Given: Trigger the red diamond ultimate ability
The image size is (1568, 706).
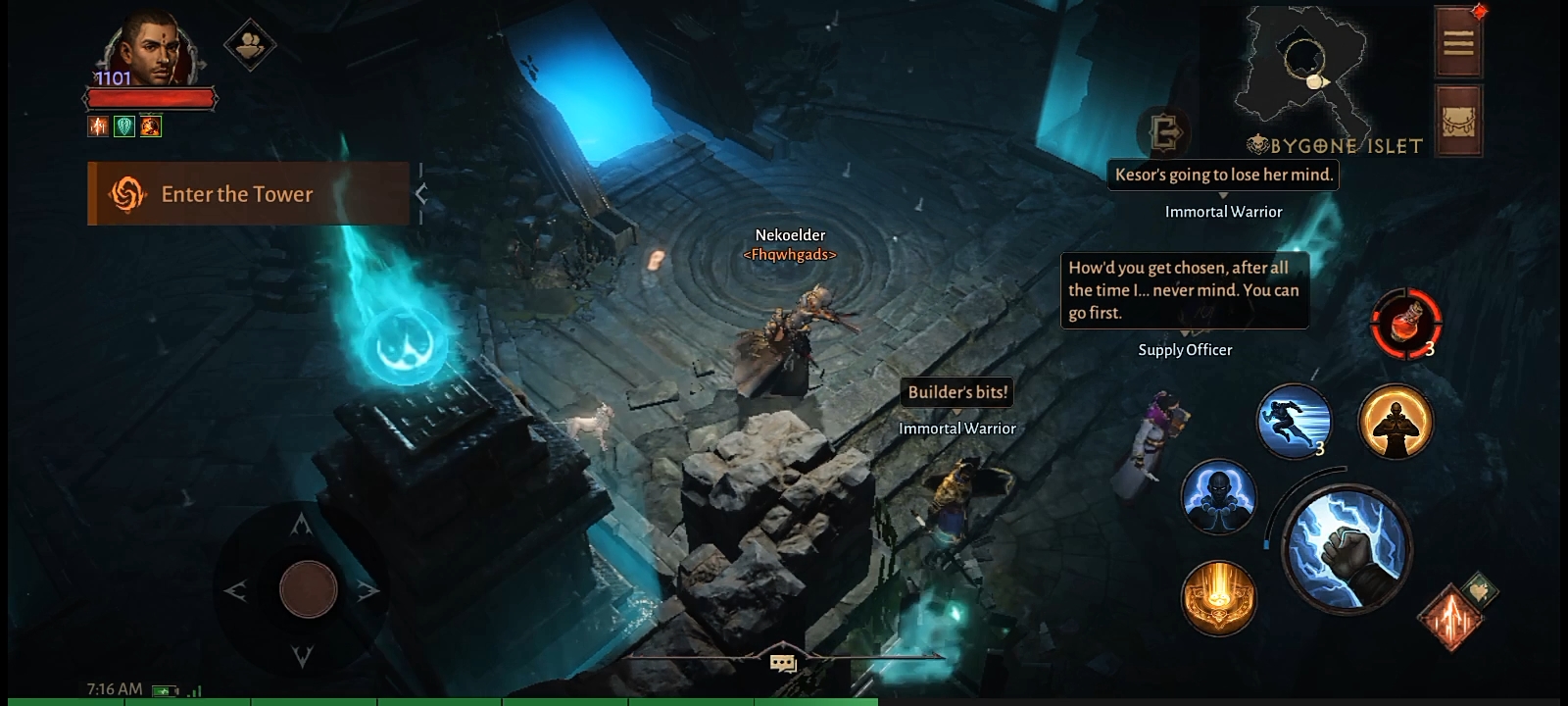Looking at the screenshot, I should coord(1452,617).
